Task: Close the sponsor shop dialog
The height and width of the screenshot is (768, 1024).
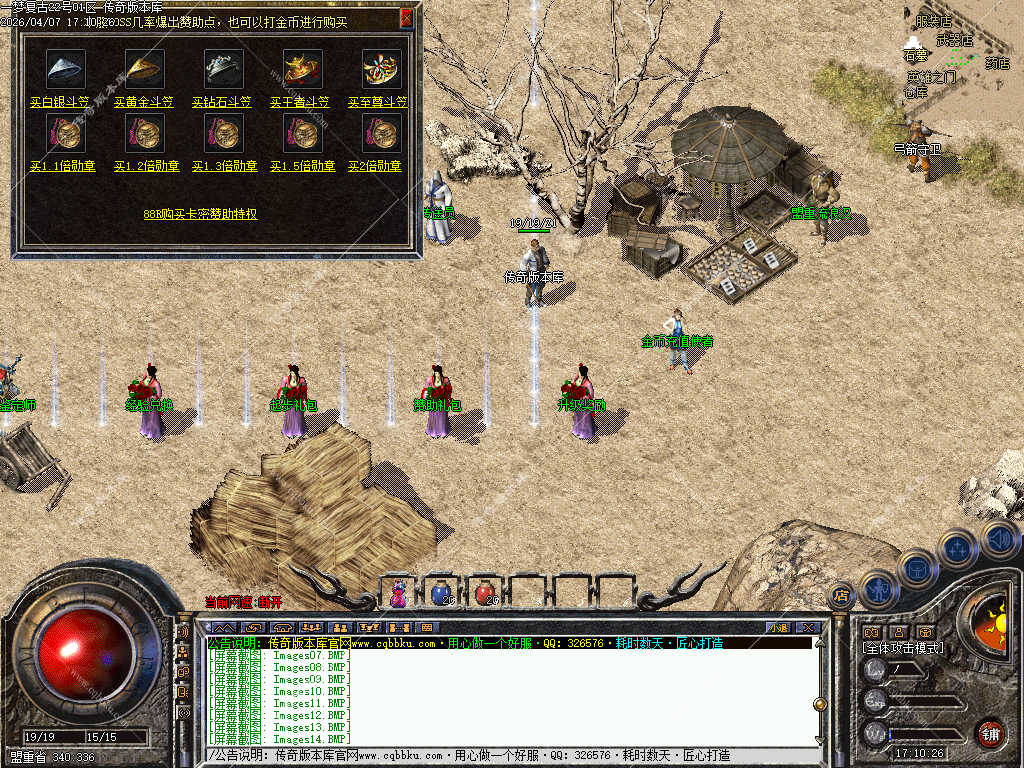Action: click(x=406, y=17)
